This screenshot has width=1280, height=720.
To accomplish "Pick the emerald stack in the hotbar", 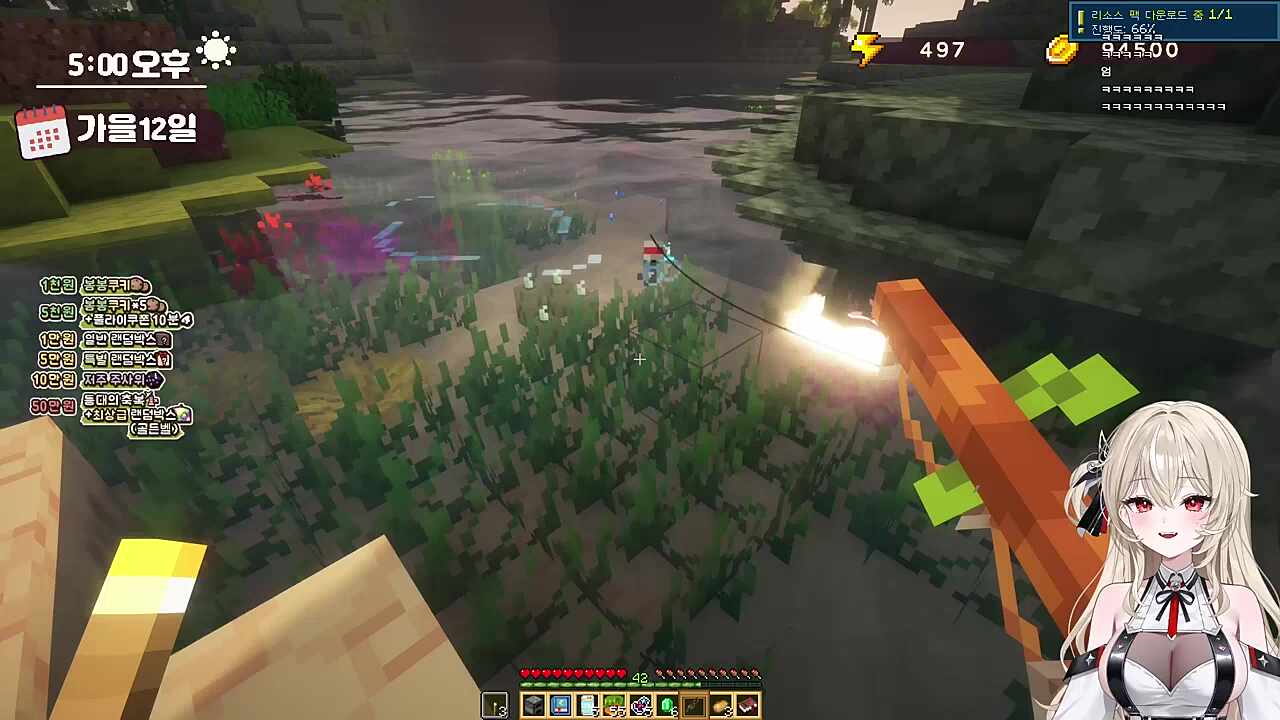I will (x=667, y=706).
